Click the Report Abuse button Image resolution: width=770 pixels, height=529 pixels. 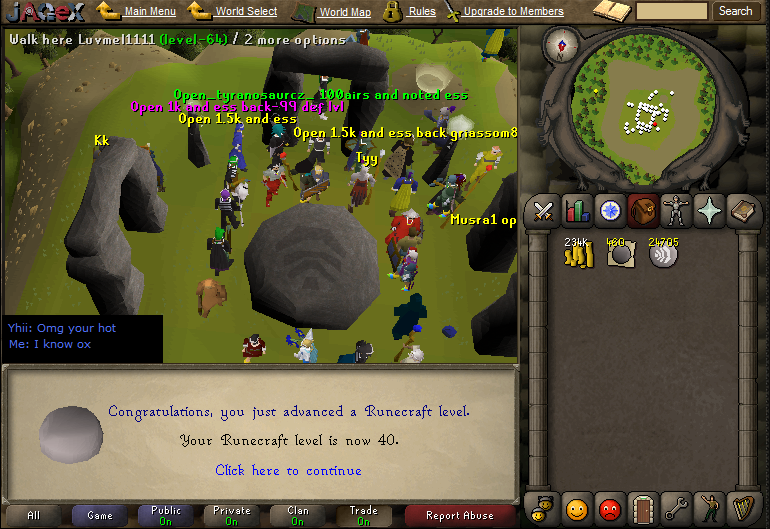point(459,516)
